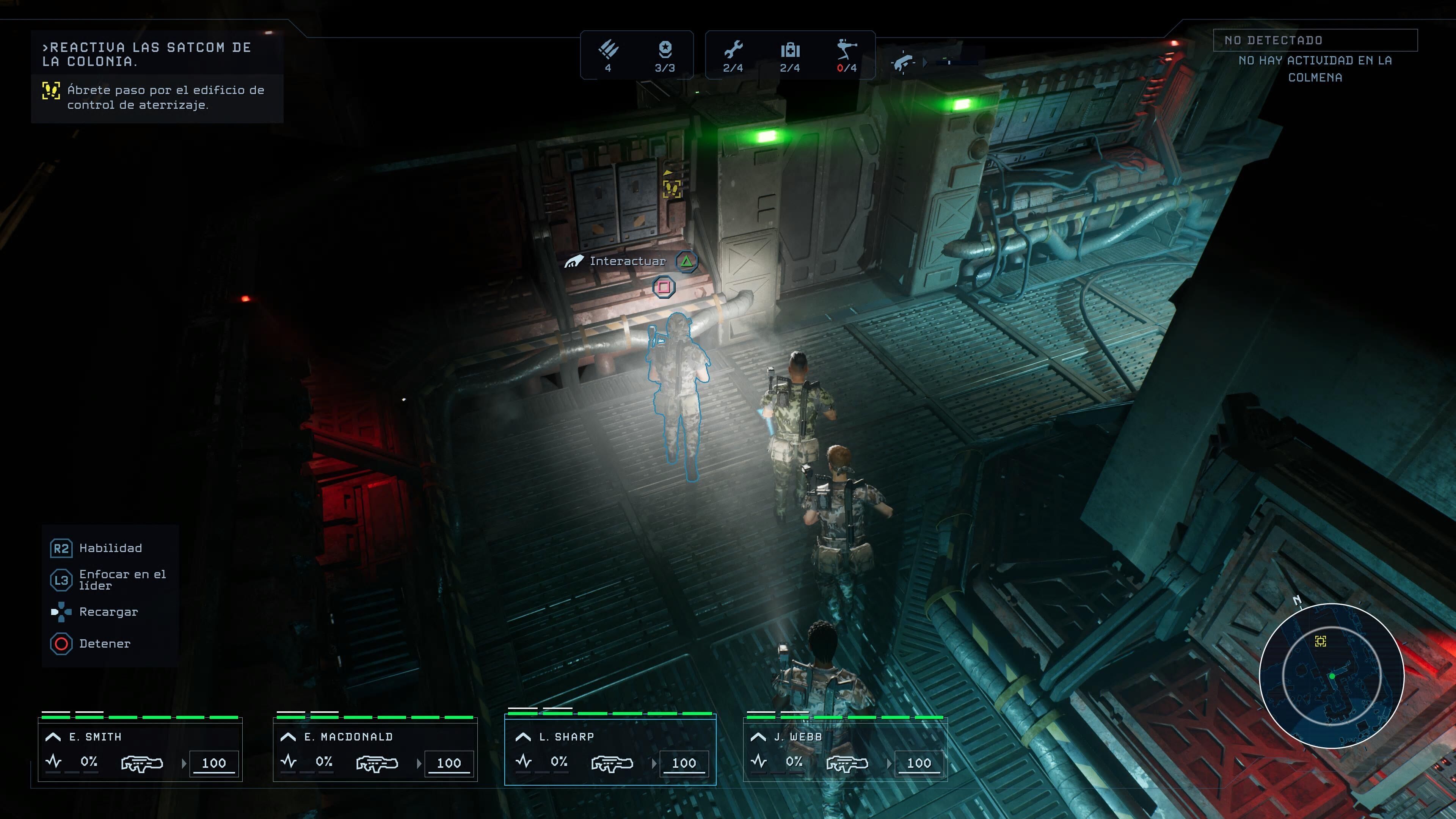Image resolution: width=1456 pixels, height=819 pixels.
Task: Select the xenomorph detection tracker icon
Action: point(903,61)
